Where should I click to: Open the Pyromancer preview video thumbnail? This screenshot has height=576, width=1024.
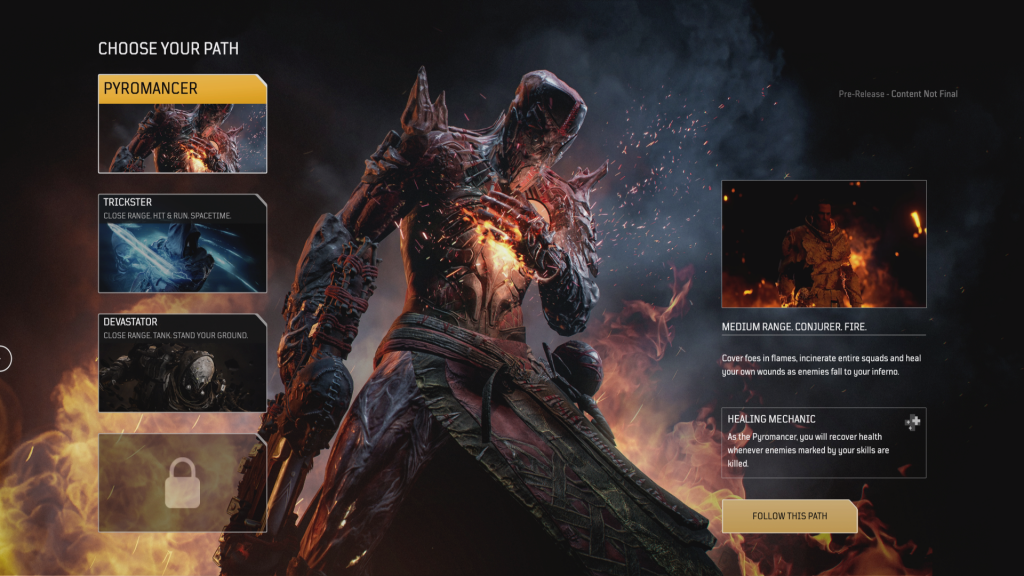pyautogui.click(x=823, y=244)
